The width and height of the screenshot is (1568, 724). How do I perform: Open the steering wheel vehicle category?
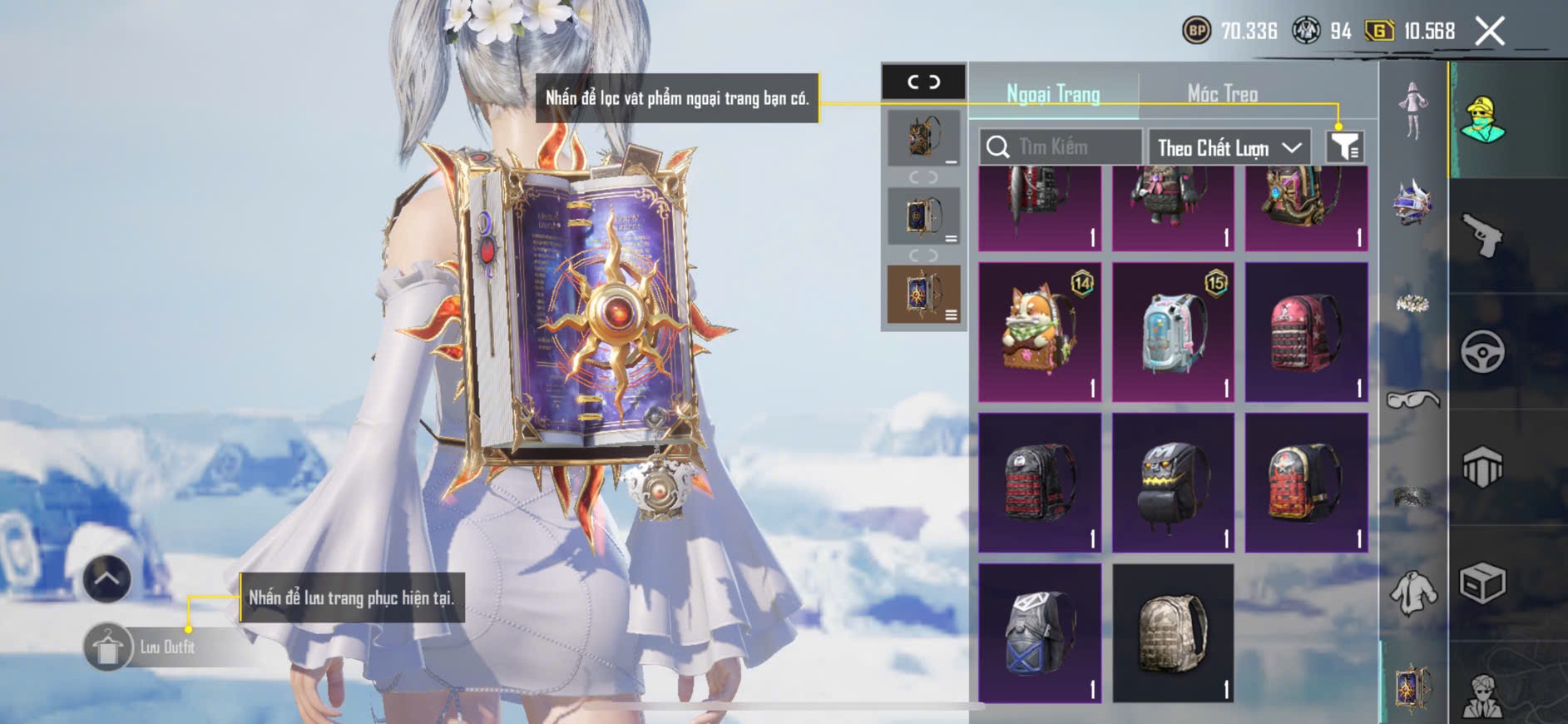tap(1482, 352)
